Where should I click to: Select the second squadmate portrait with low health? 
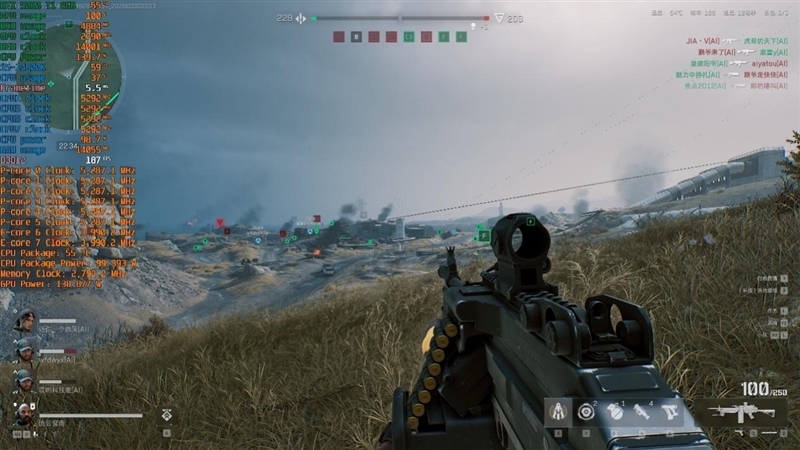click(x=25, y=351)
